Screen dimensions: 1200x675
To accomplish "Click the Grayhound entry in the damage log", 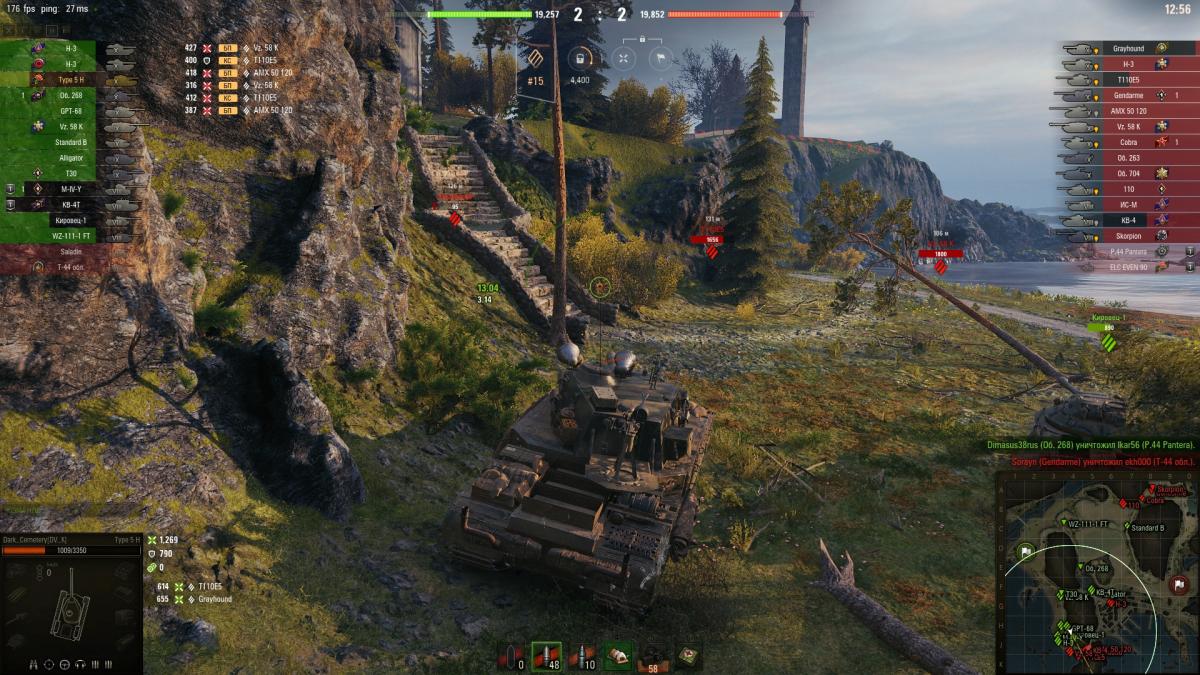I will 214,599.
